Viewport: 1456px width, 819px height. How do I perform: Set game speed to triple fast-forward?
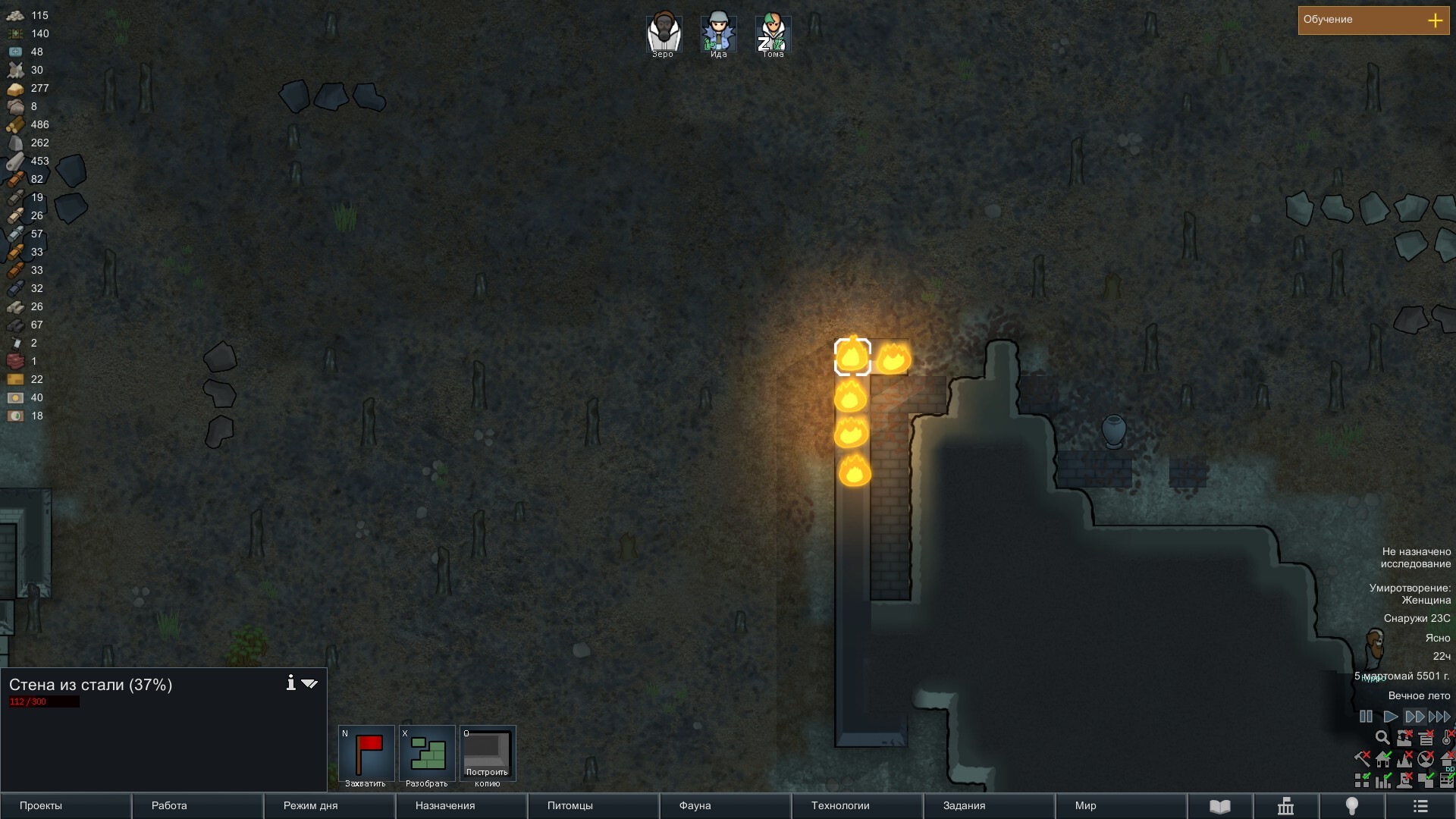point(1439,717)
